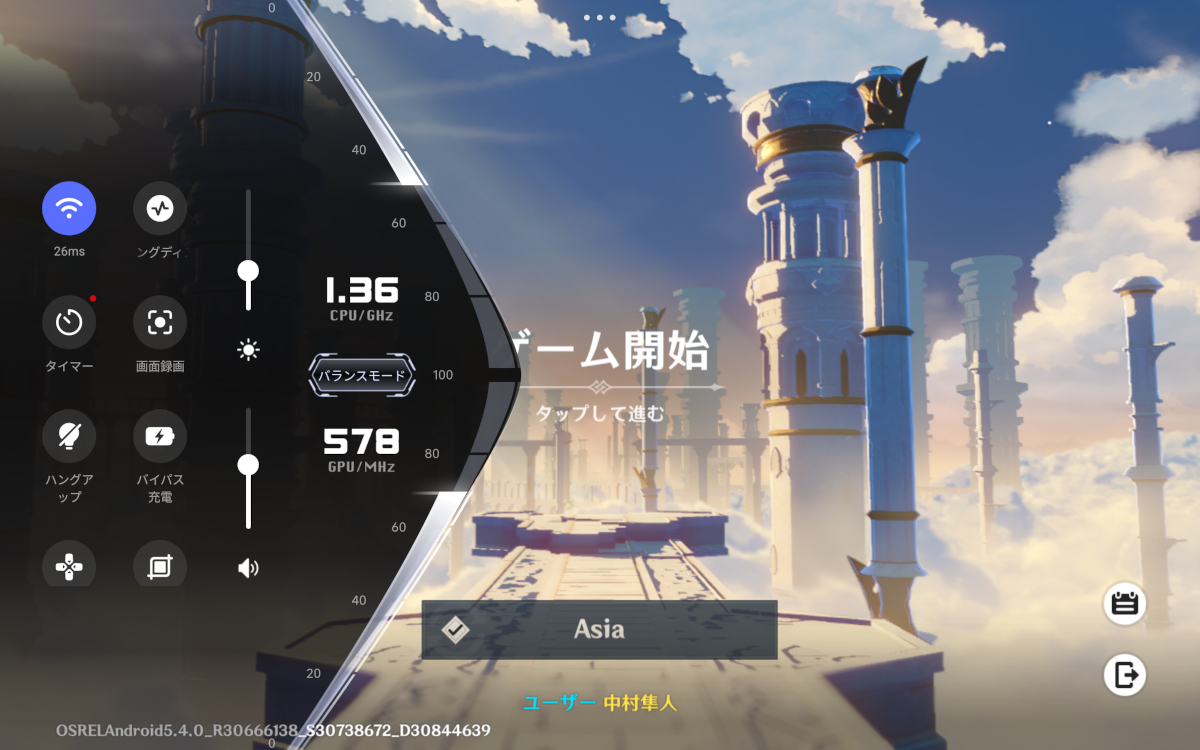Select the Asia server region bar
The height and width of the screenshot is (750, 1200).
599,630
